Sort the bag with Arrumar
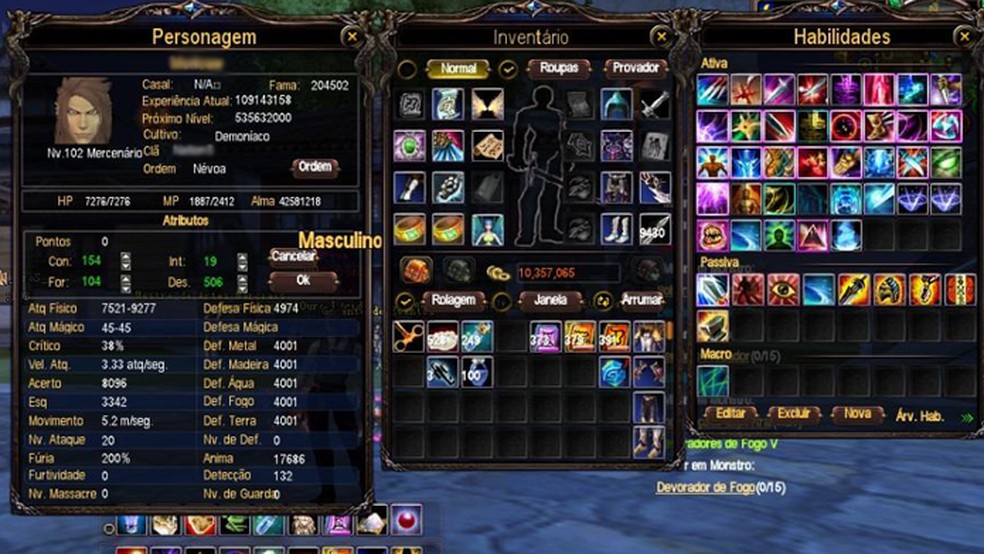Screen dimensions: 984x554 (x=640, y=300)
